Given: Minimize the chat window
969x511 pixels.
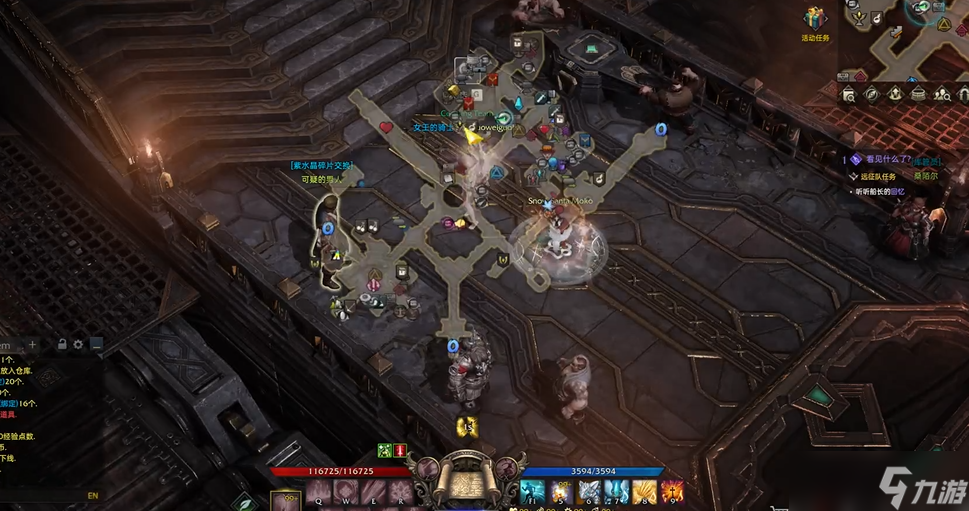Looking at the screenshot, I should click(96, 345).
